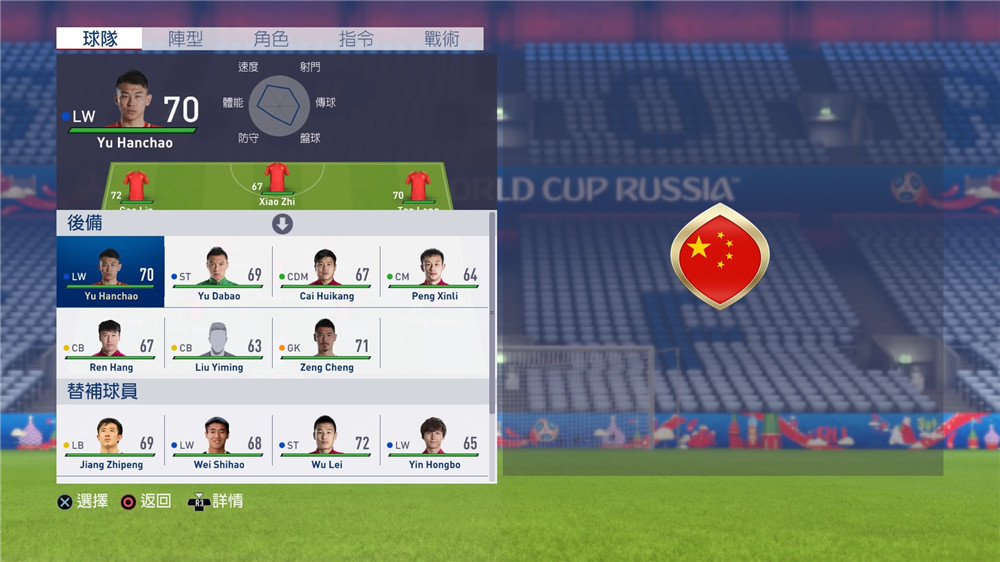Pick Yin Hongbo from substitutes
The image size is (1000, 562).
click(434, 441)
